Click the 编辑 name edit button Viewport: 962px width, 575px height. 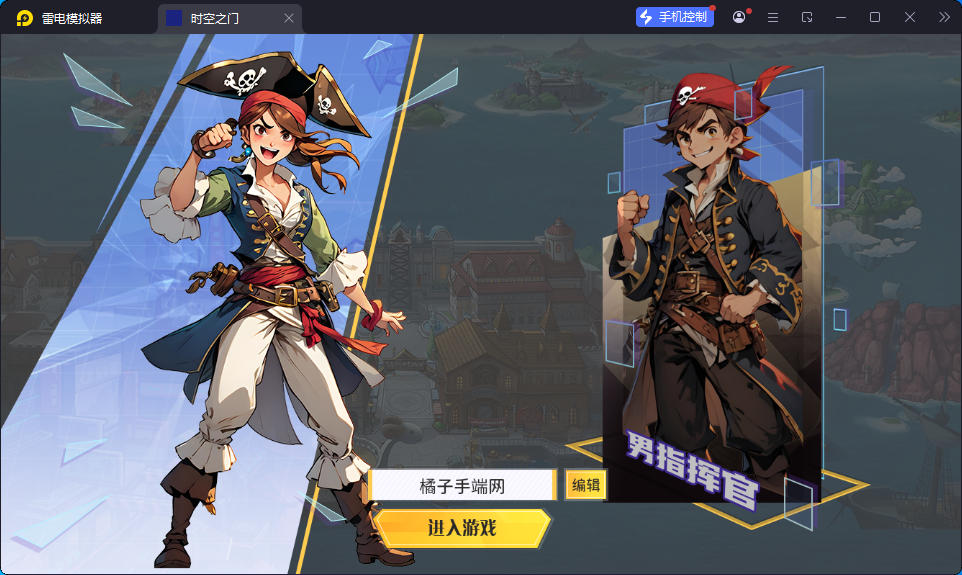coord(585,486)
